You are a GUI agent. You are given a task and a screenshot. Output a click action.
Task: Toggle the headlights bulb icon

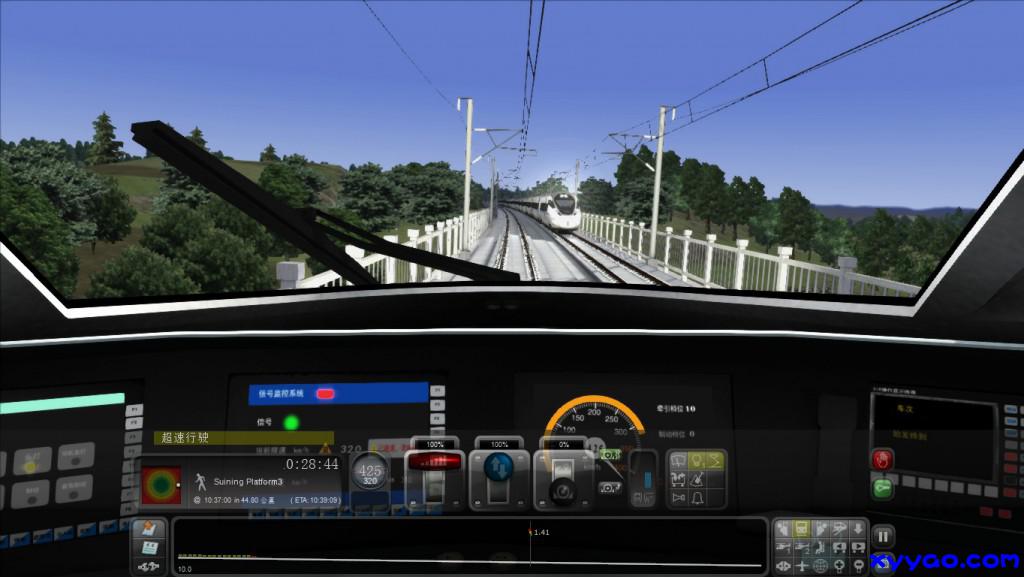pos(696,460)
